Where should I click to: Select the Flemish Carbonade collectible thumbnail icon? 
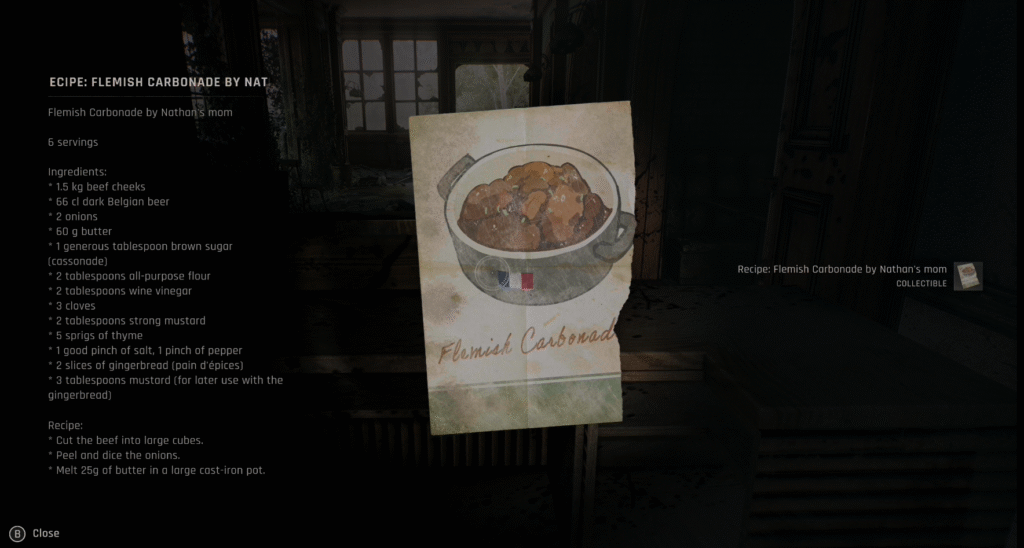pyautogui.click(x=967, y=276)
